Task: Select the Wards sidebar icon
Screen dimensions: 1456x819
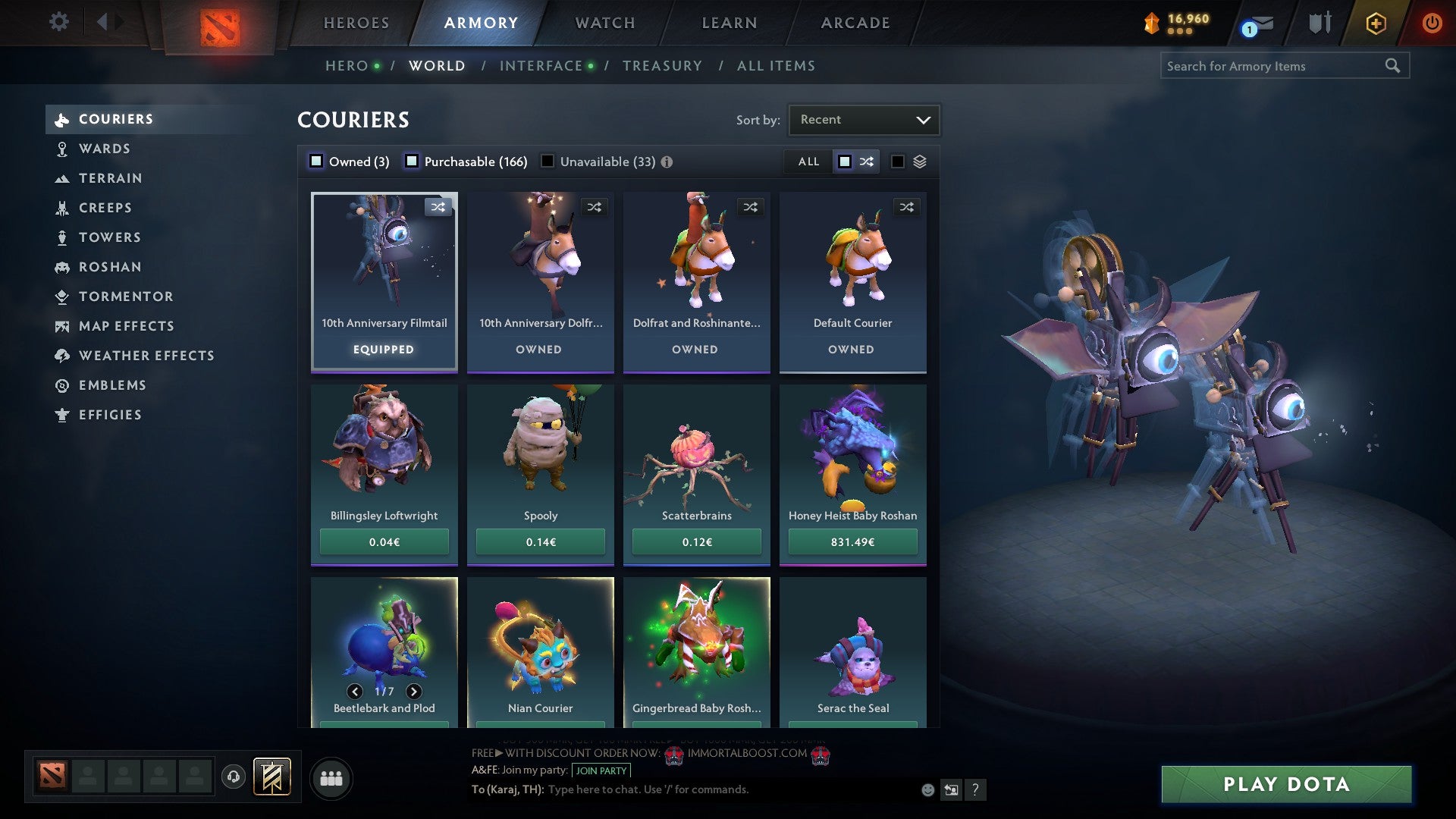Action: [x=64, y=149]
